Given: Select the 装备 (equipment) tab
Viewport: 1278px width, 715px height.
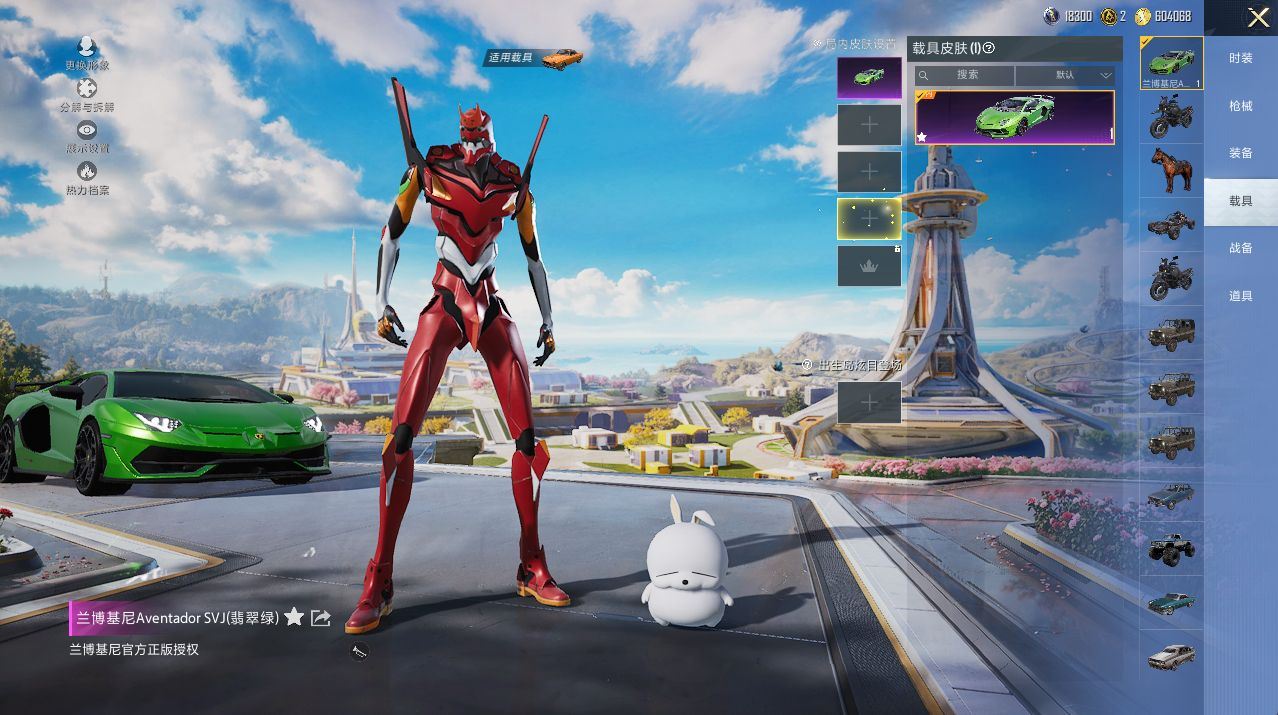Looking at the screenshot, I should [1240, 153].
